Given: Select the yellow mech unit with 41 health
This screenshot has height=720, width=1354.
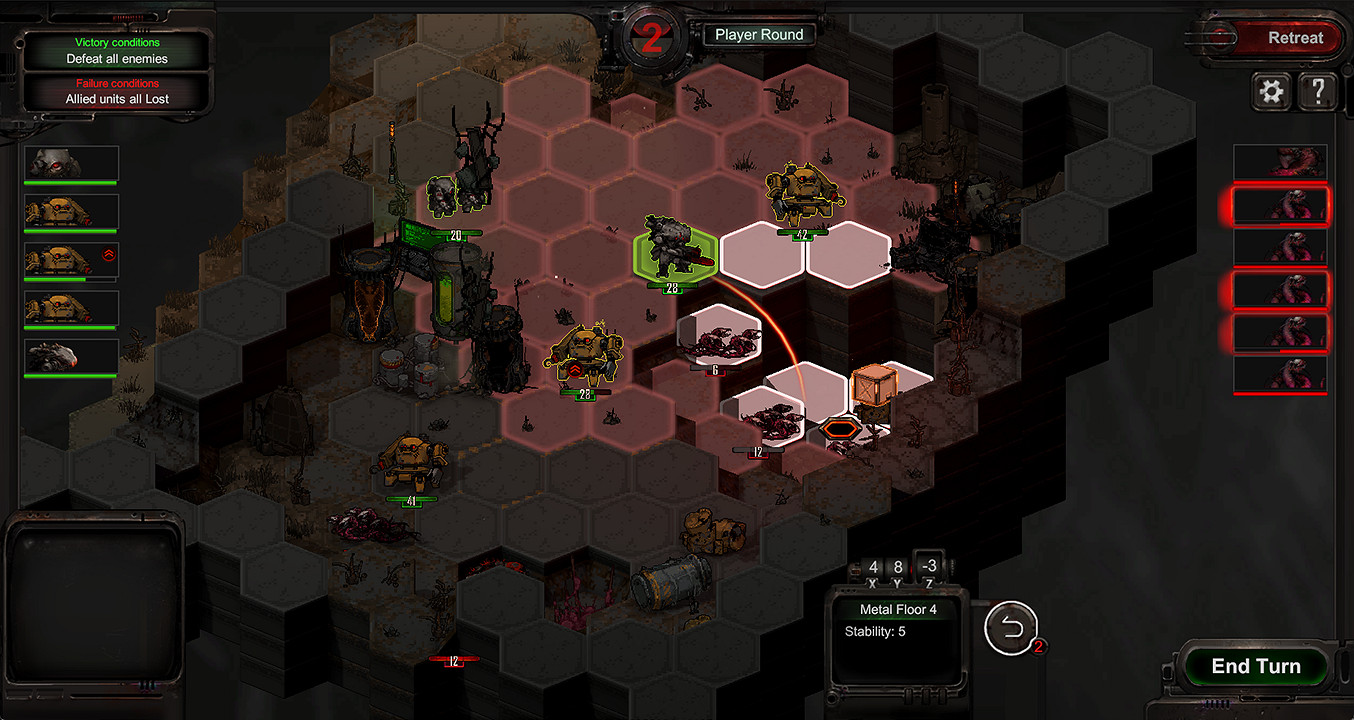Looking at the screenshot, I should tap(410, 463).
